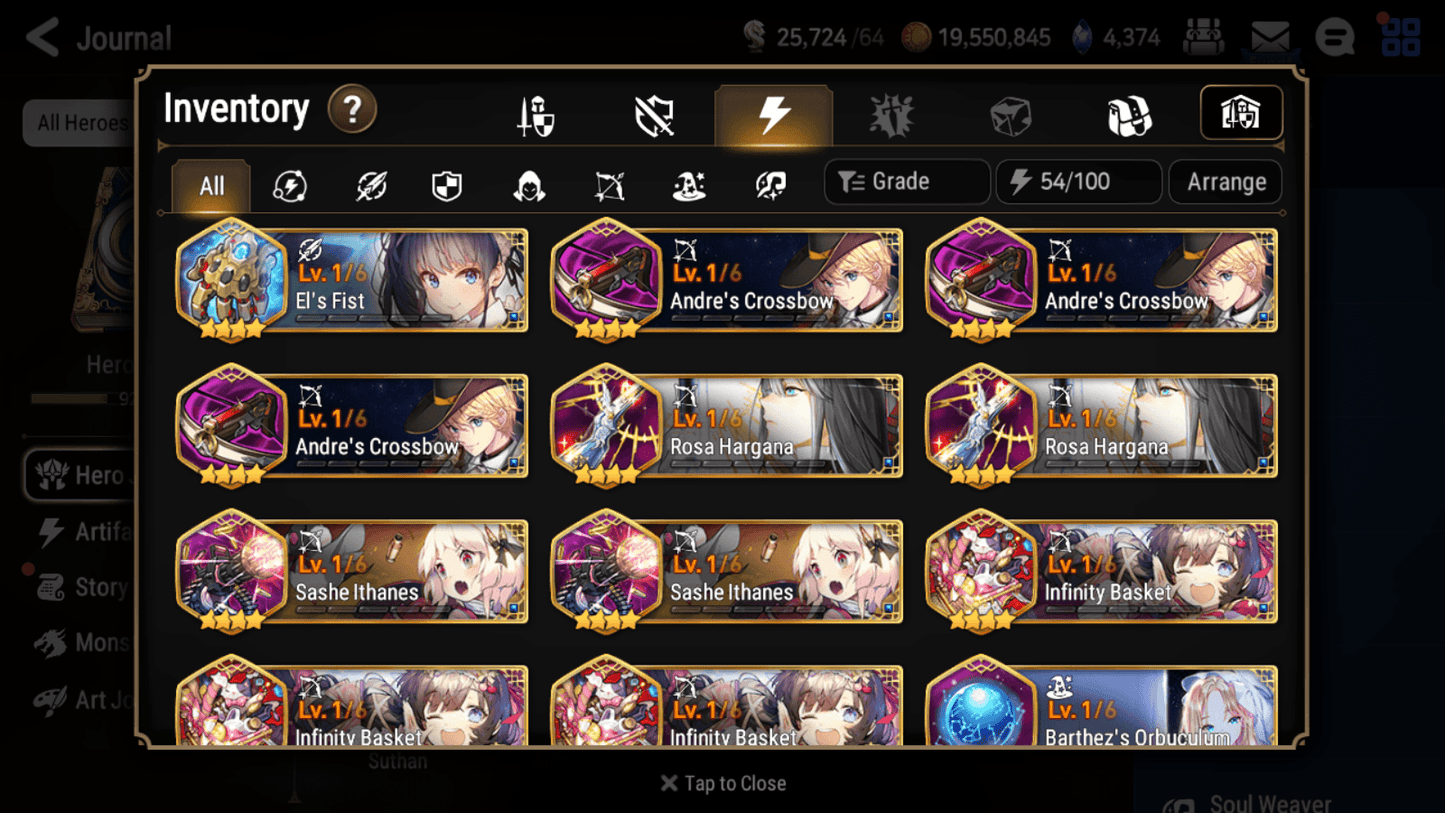Select the Exclusive Equipment crossed-shield icon
This screenshot has width=1445, height=813.
click(x=653, y=113)
